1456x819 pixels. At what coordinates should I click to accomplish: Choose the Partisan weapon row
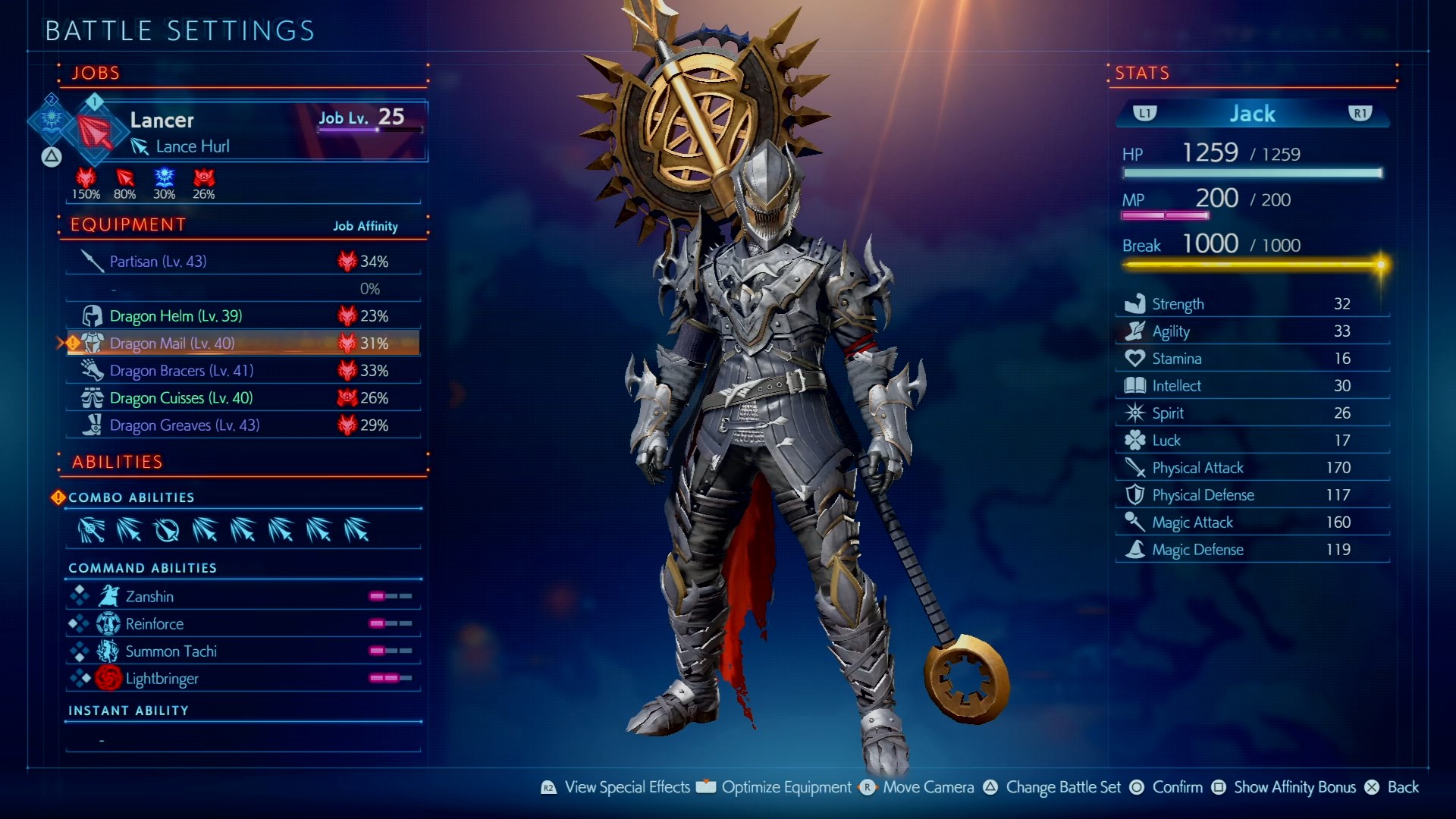tap(243, 262)
